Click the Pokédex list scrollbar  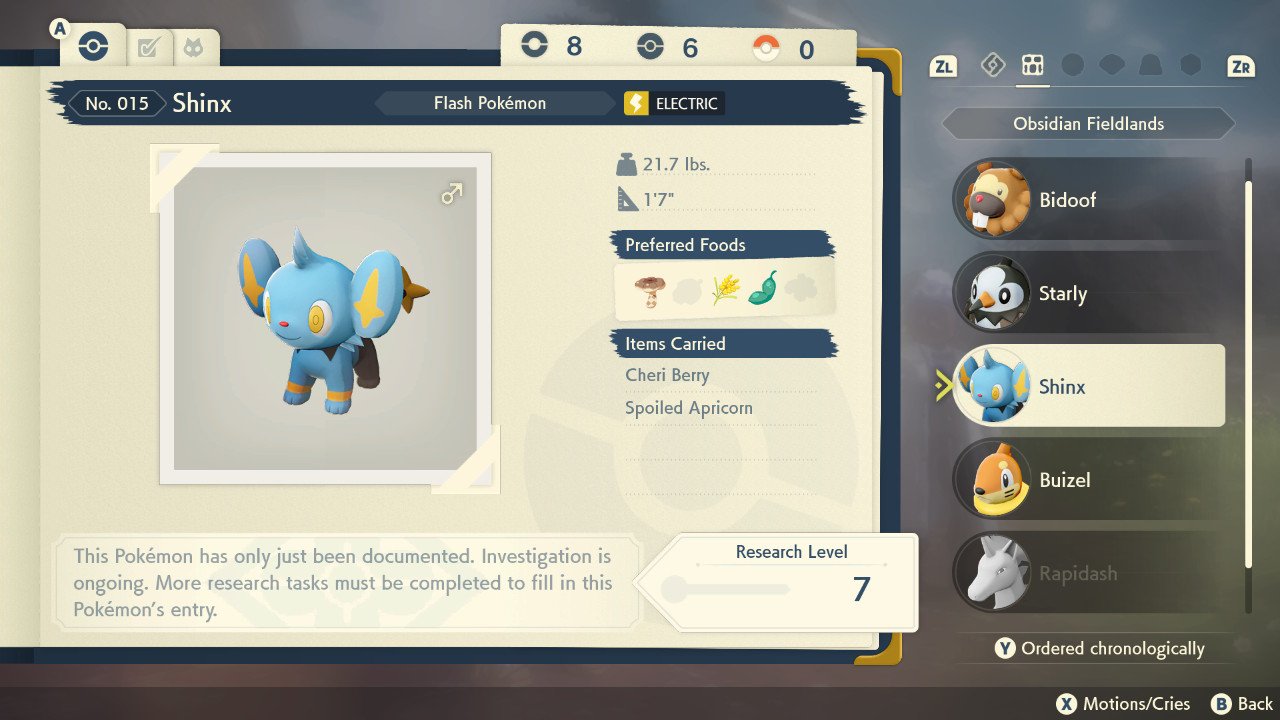(x=1248, y=385)
